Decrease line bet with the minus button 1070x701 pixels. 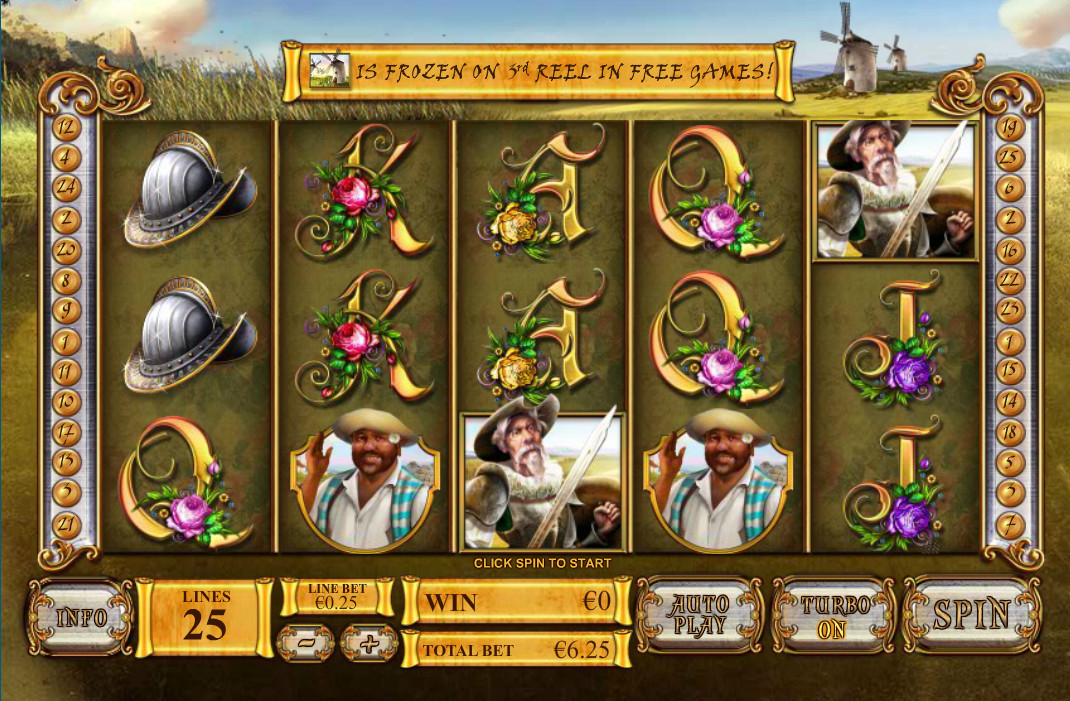pyautogui.click(x=305, y=643)
